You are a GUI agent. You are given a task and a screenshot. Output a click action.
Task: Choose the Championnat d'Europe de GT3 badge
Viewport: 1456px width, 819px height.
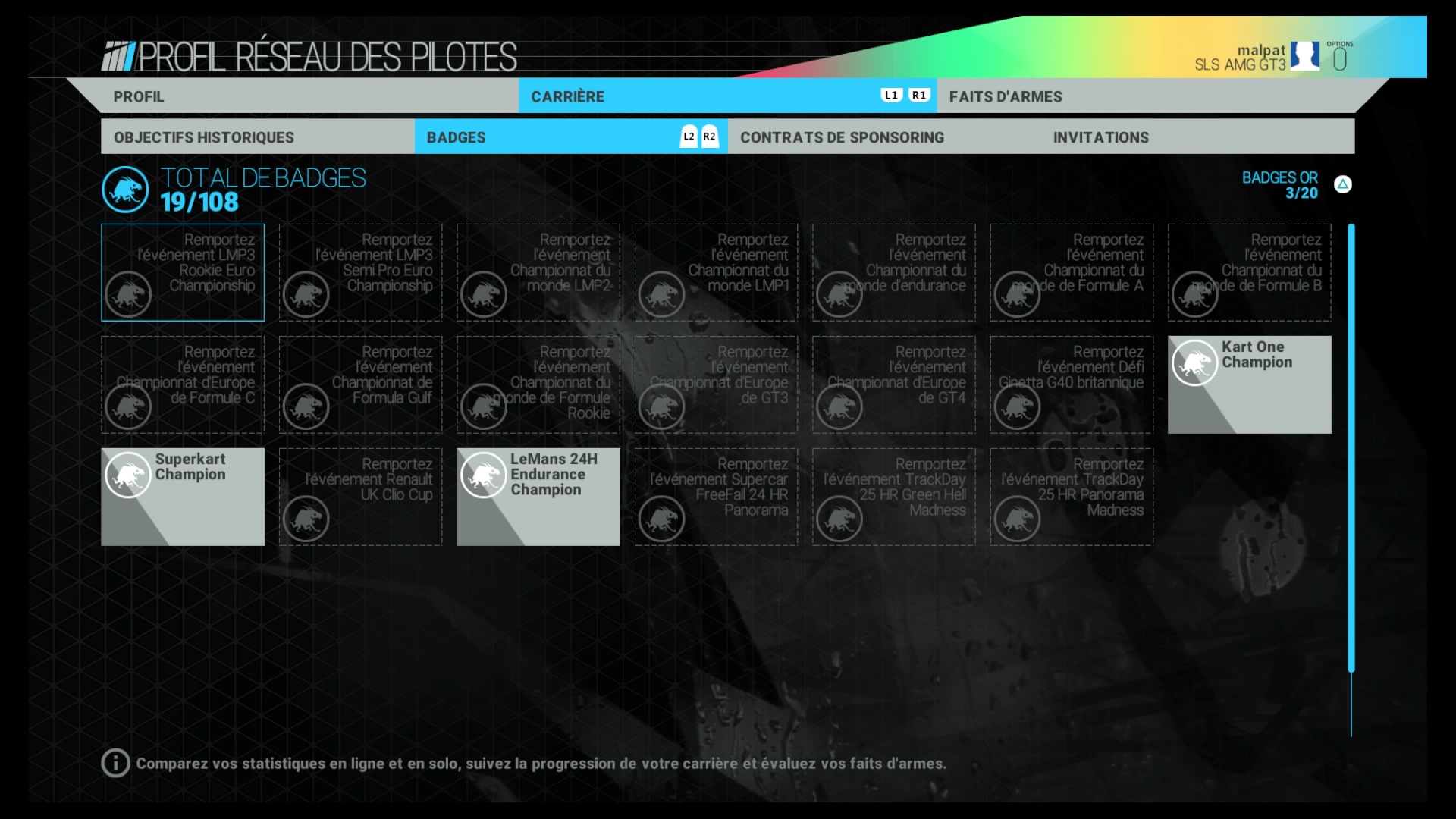716,384
